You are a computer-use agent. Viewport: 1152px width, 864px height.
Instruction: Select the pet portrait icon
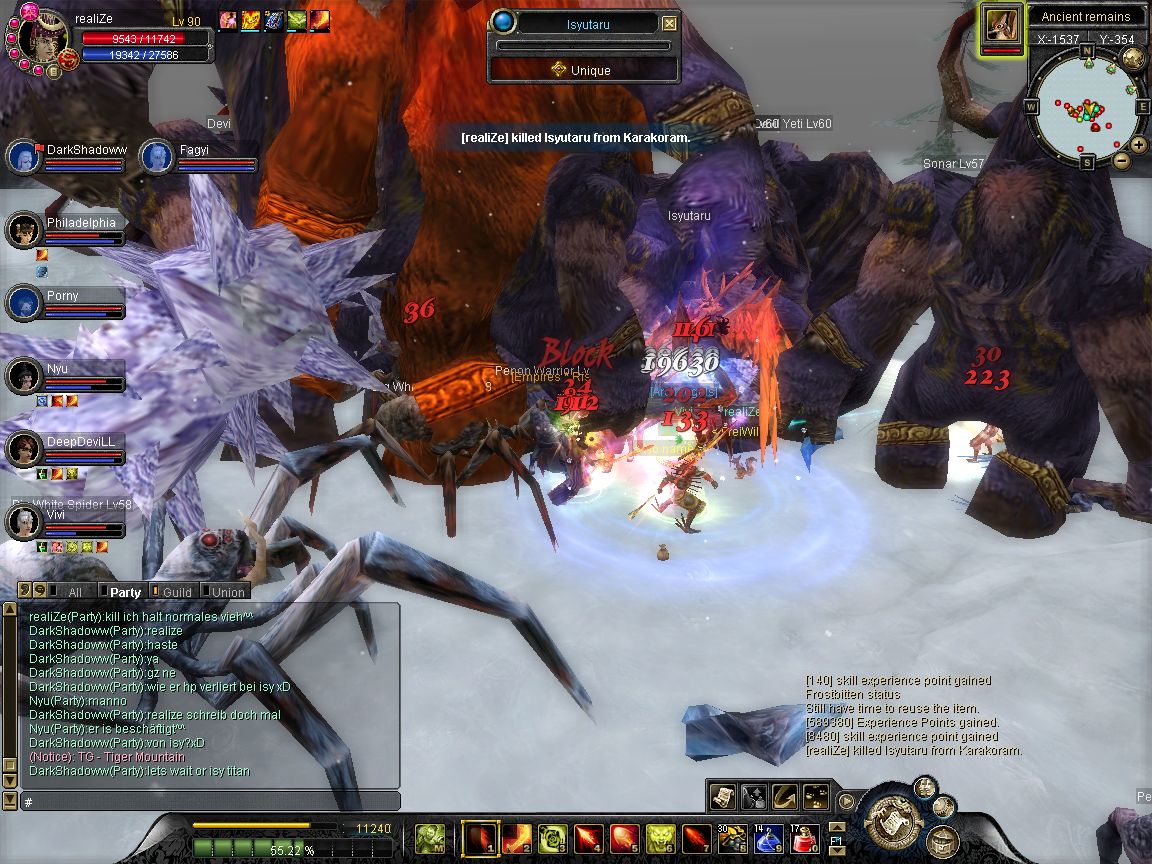click(1002, 24)
